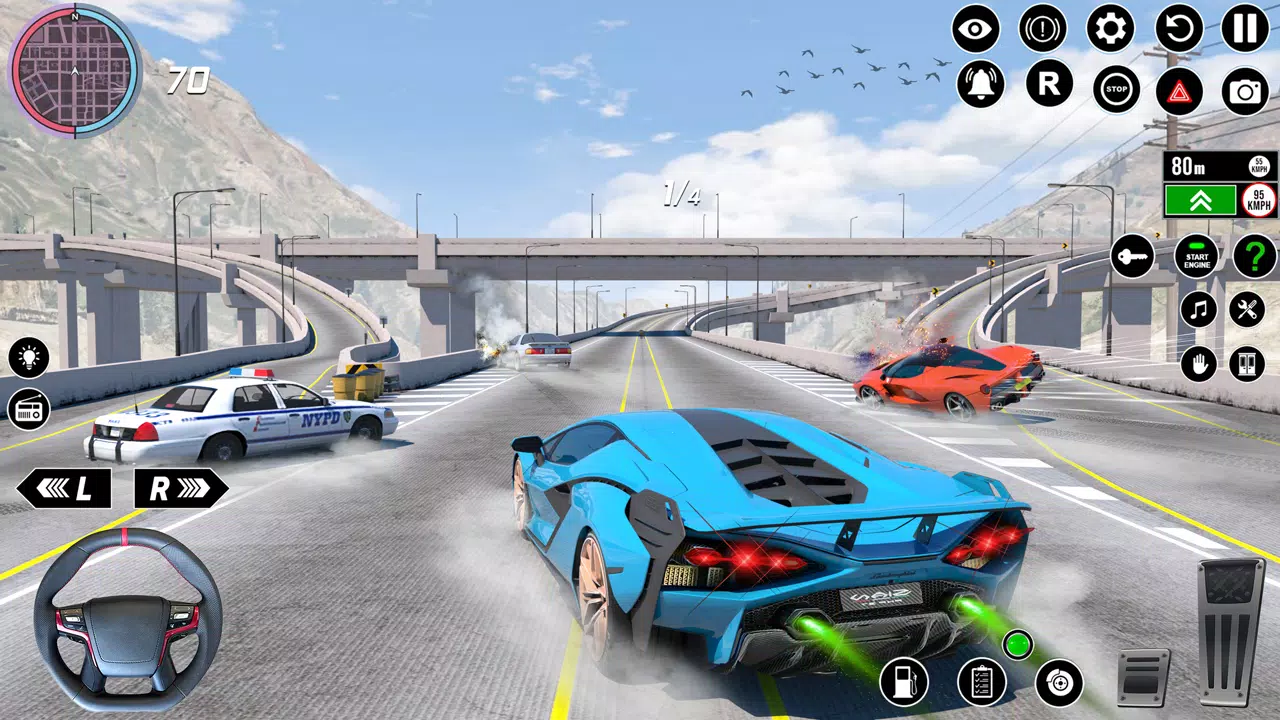Screen dimensions: 1280x720
Task: Toggle the headlights with the bulb icon
Action: [27, 356]
